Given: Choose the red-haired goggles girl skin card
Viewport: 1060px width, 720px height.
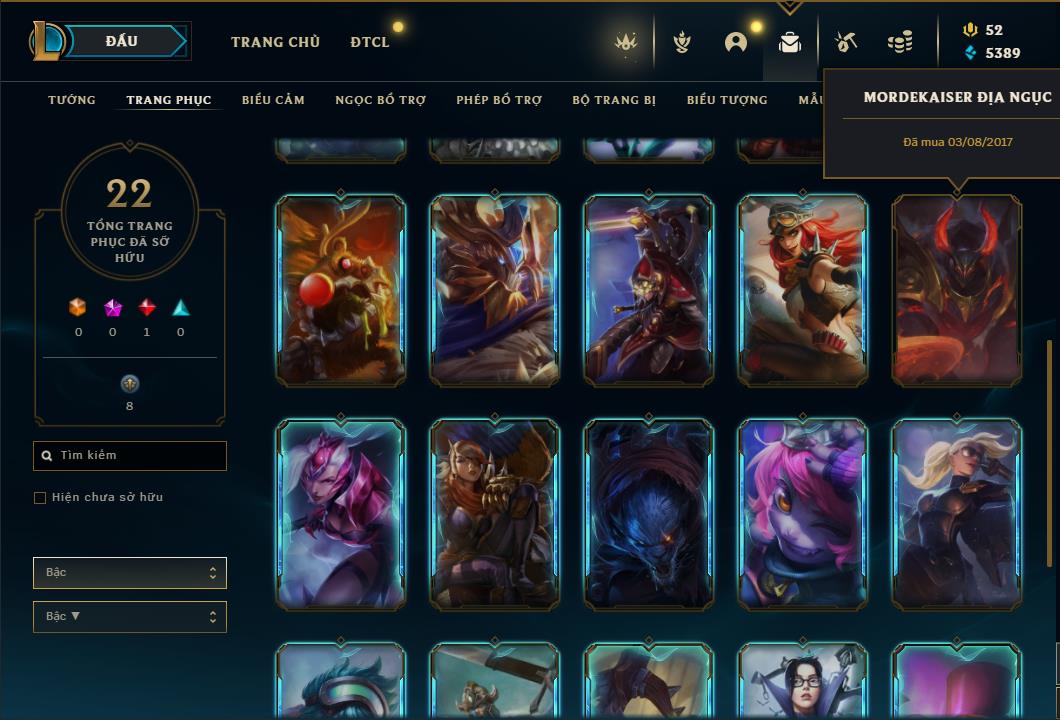Looking at the screenshot, I should [x=802, y=289].
